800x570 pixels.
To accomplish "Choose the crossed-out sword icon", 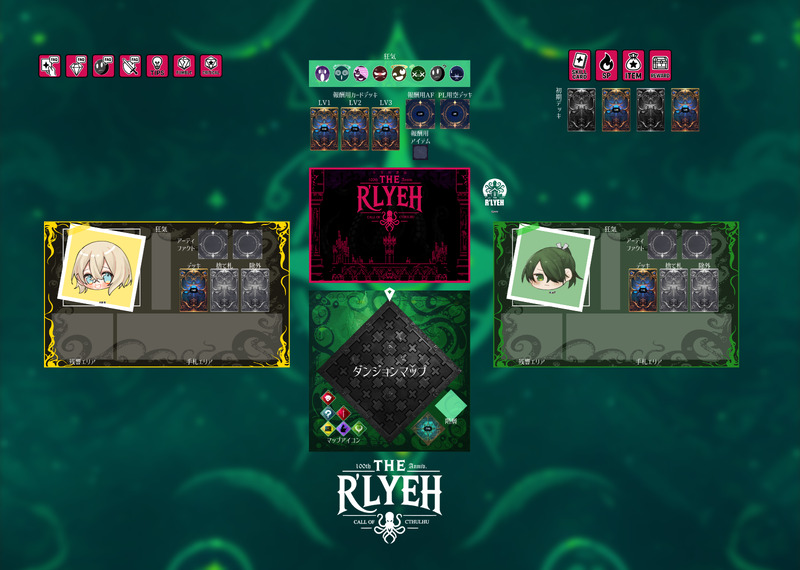I will point(130,66).
